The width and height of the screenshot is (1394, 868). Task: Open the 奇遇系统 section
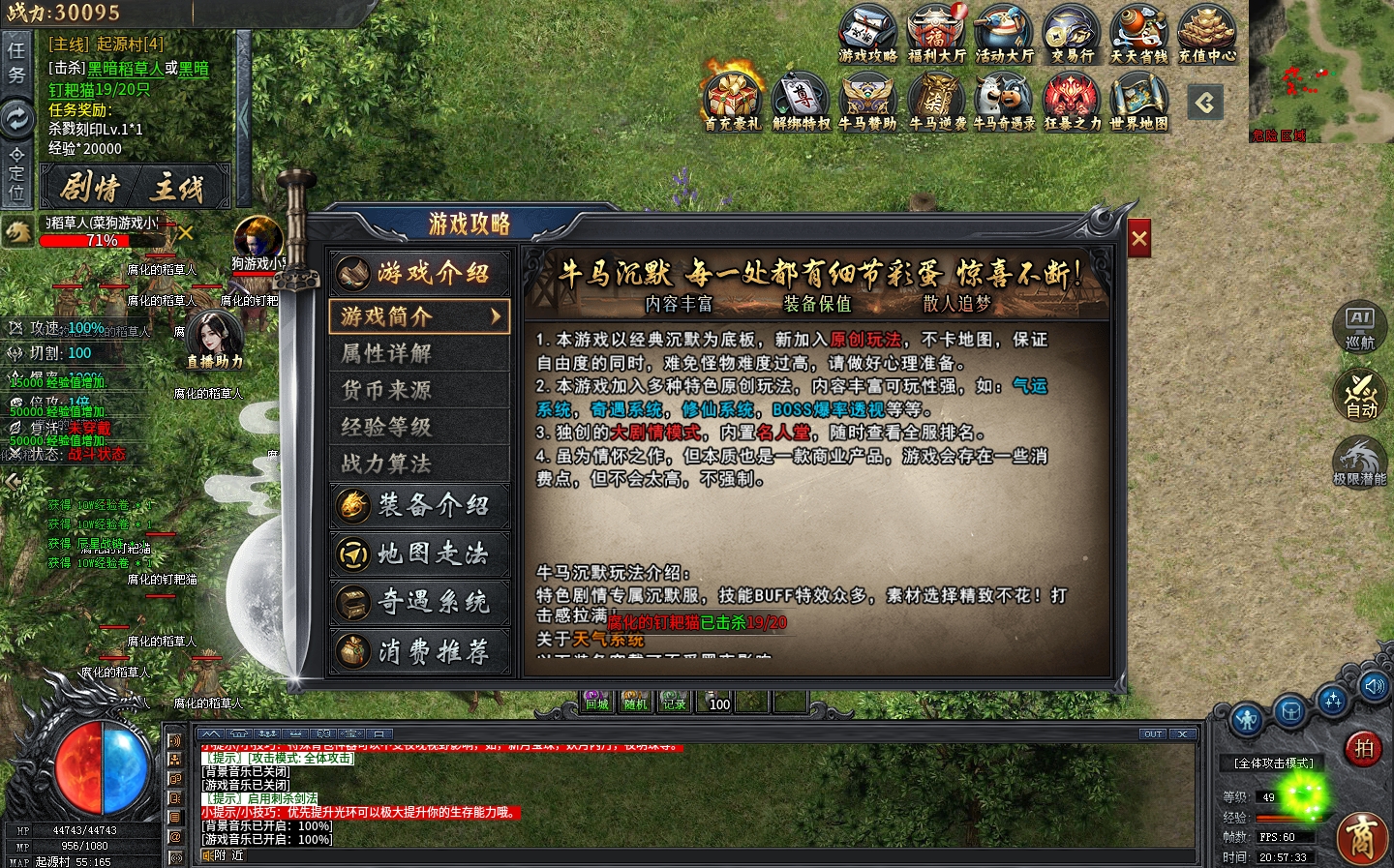point(420,602)
